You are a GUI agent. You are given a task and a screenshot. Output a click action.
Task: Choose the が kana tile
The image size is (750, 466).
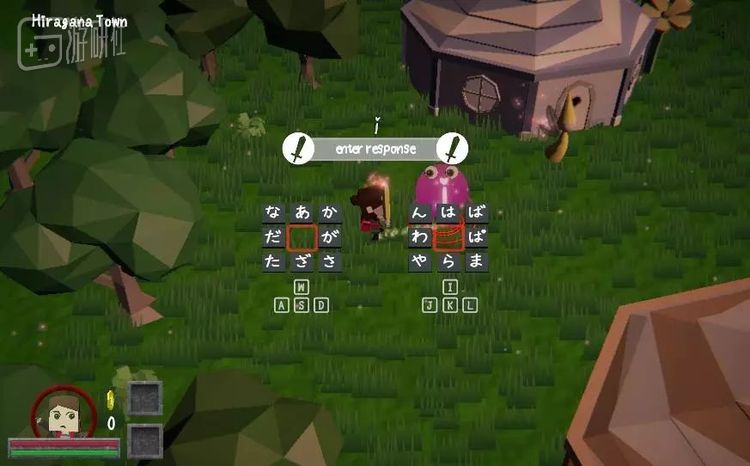330,237
